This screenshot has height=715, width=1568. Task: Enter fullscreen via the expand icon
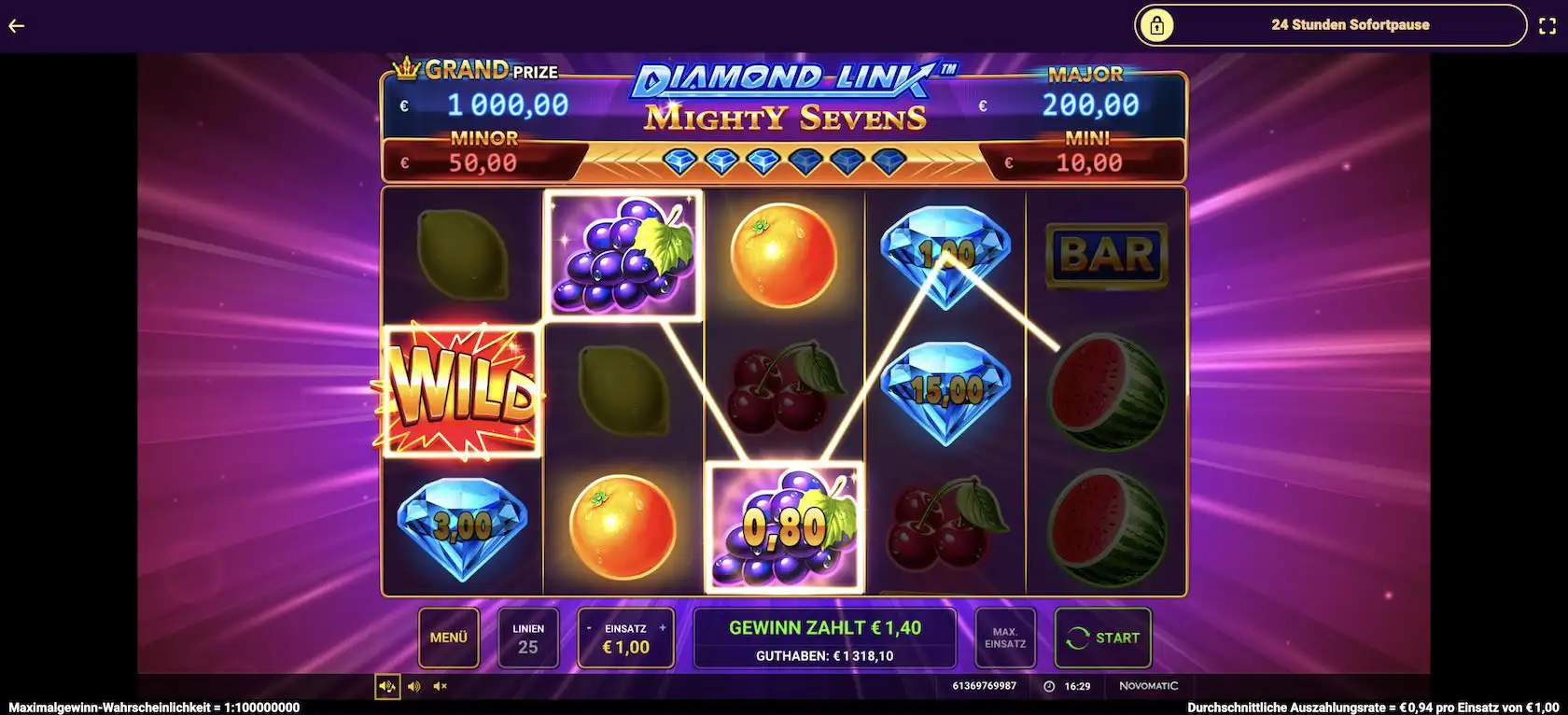click(1547, 25)
